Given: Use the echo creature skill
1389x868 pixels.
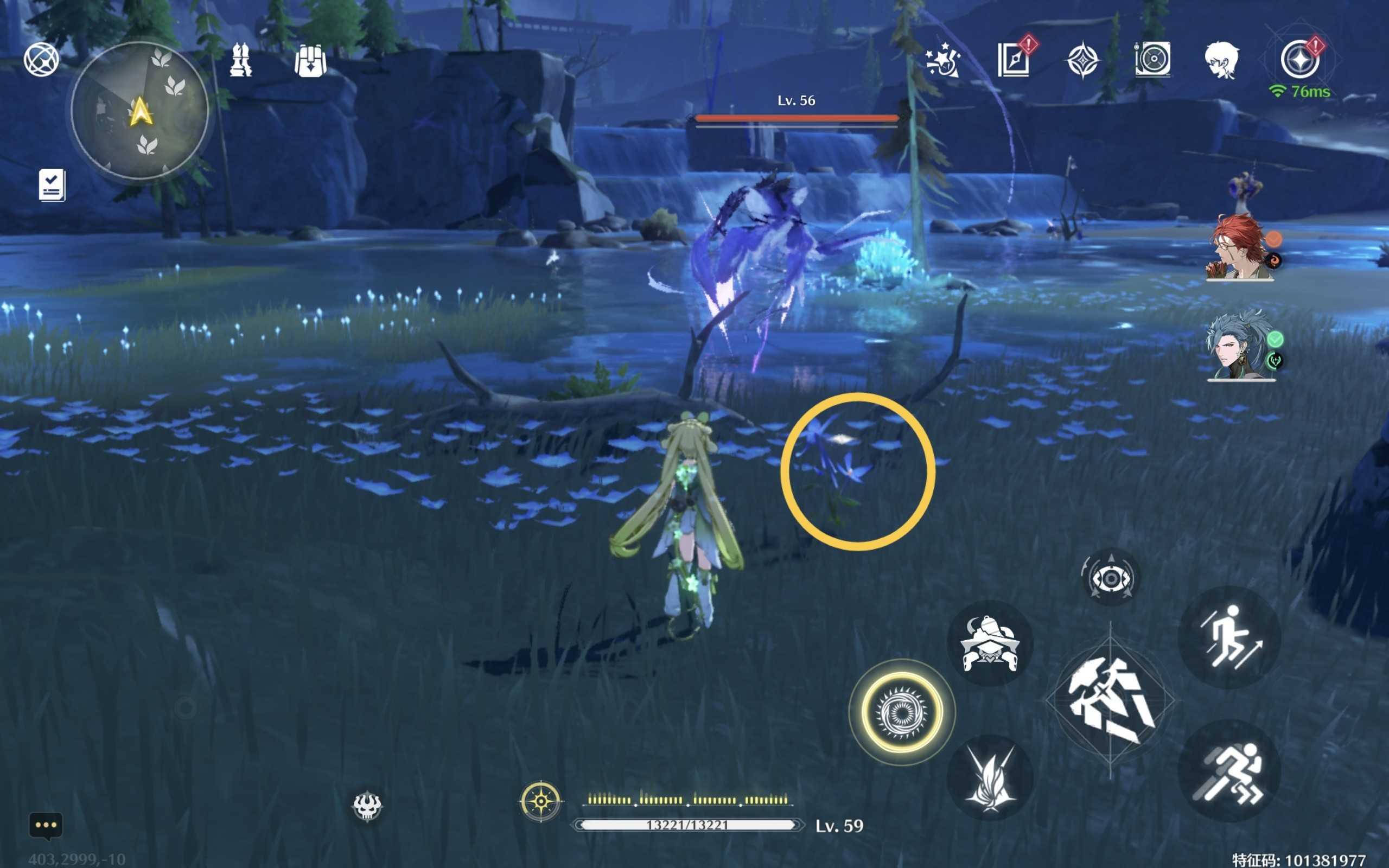Looking at the screenshot, I should 990,643.
